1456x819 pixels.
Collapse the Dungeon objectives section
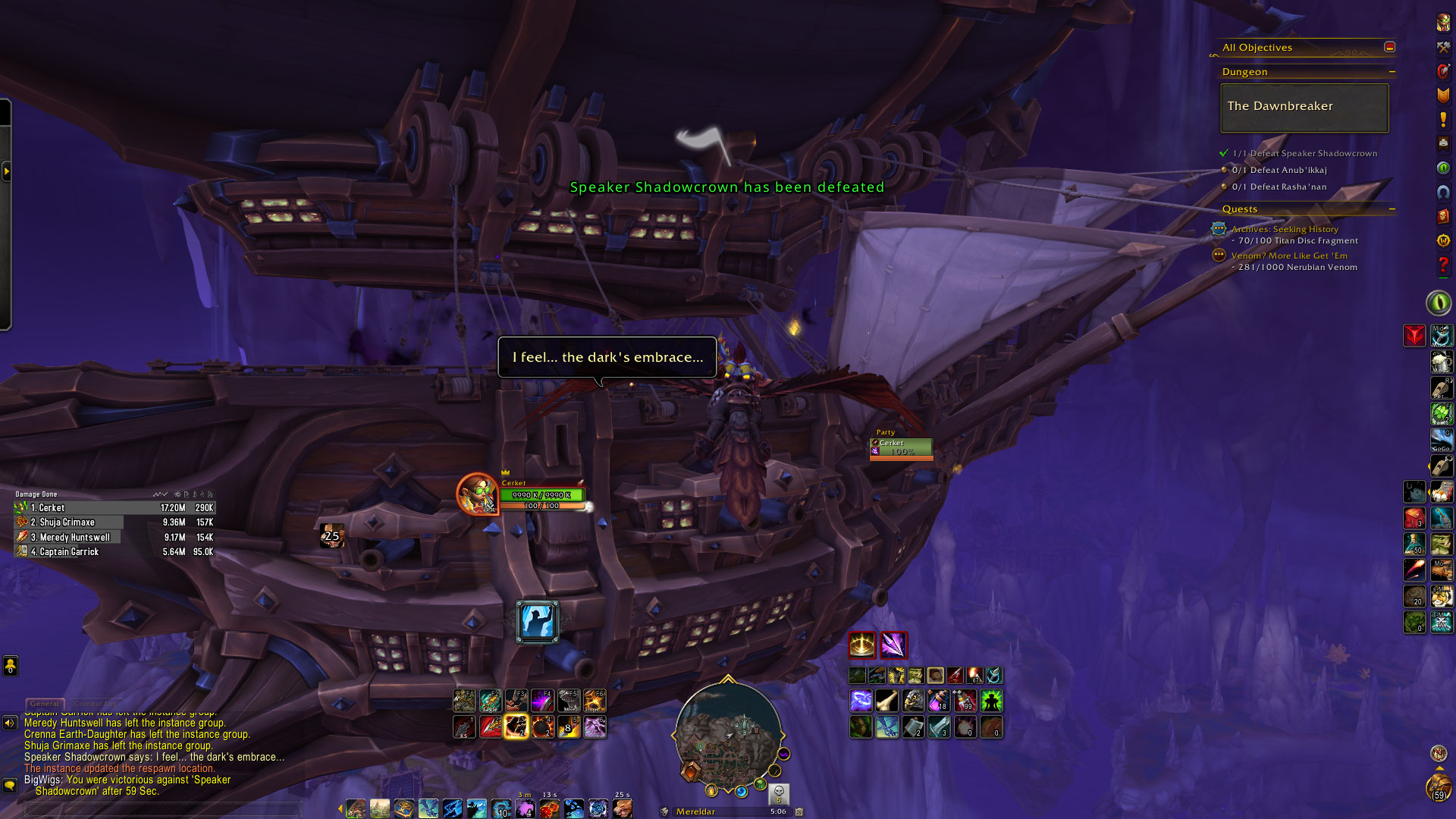(1392, 72)
